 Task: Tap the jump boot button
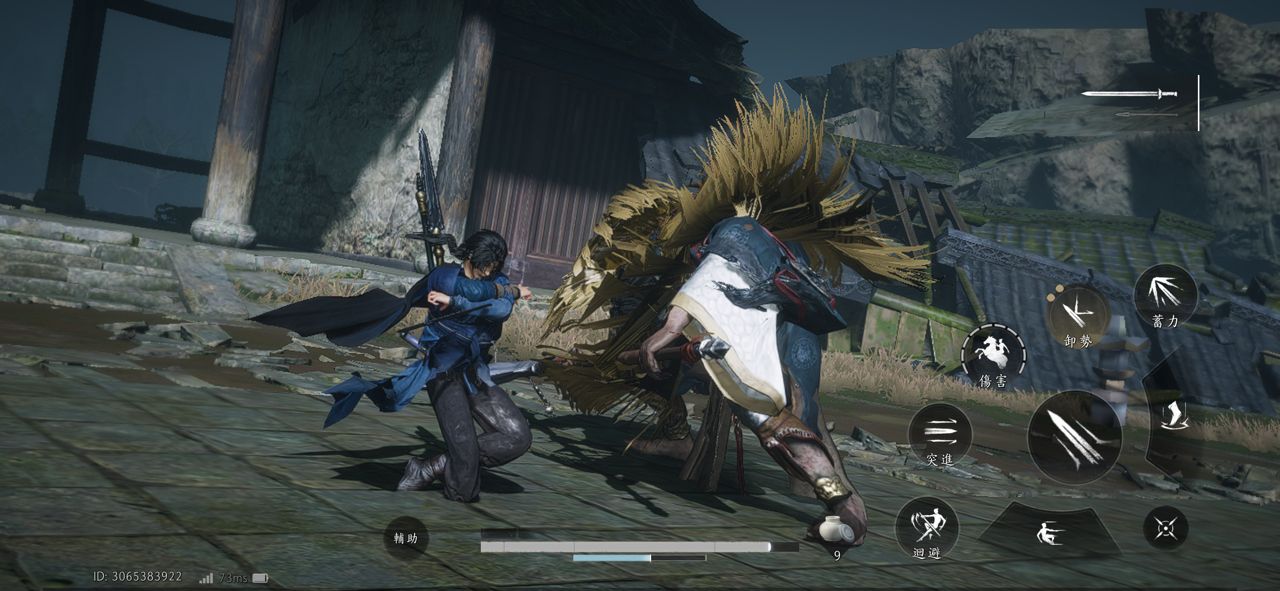(x=1175, y=416)
